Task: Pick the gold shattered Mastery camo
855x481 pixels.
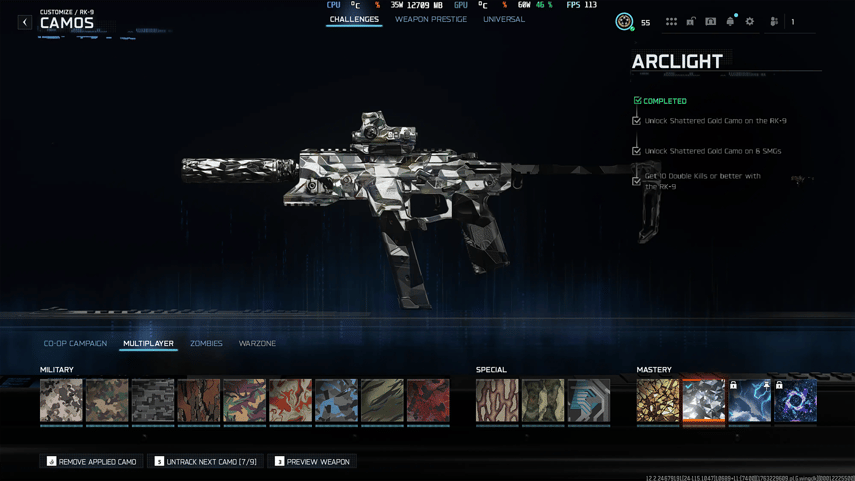Action: [658, 400]
